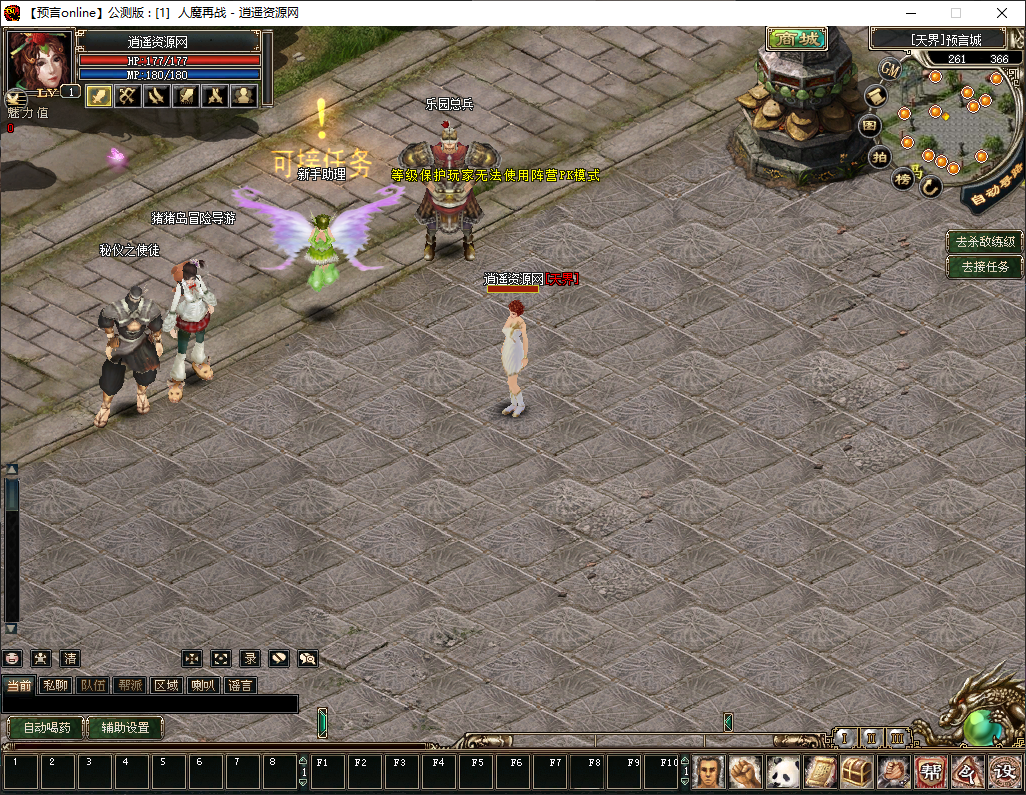Switch to the 区域 chat tab
Image resolution: width=1026 pixels, height=795 pixels.
click(166, 685)
